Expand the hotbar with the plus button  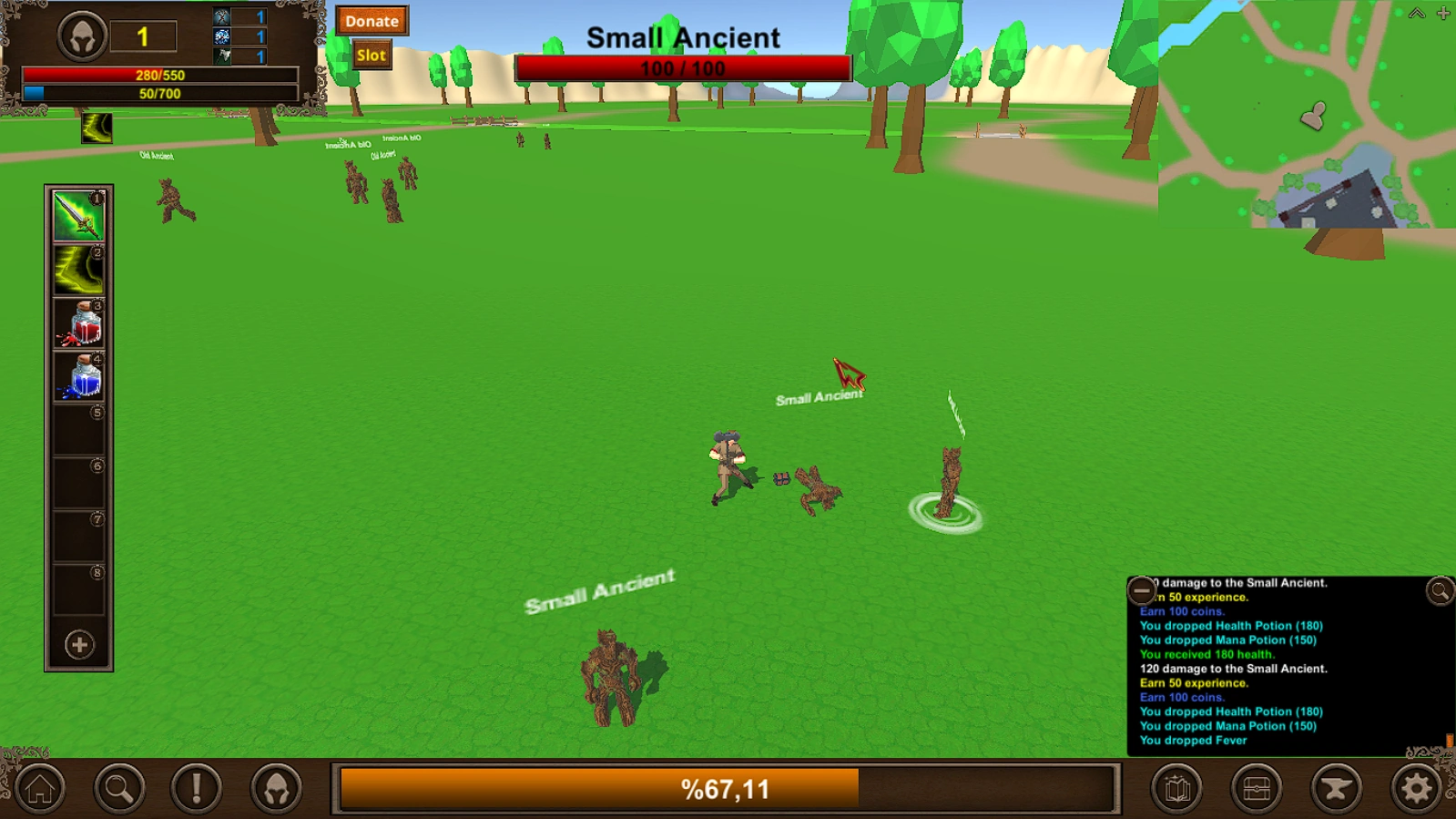pos(76,646)
